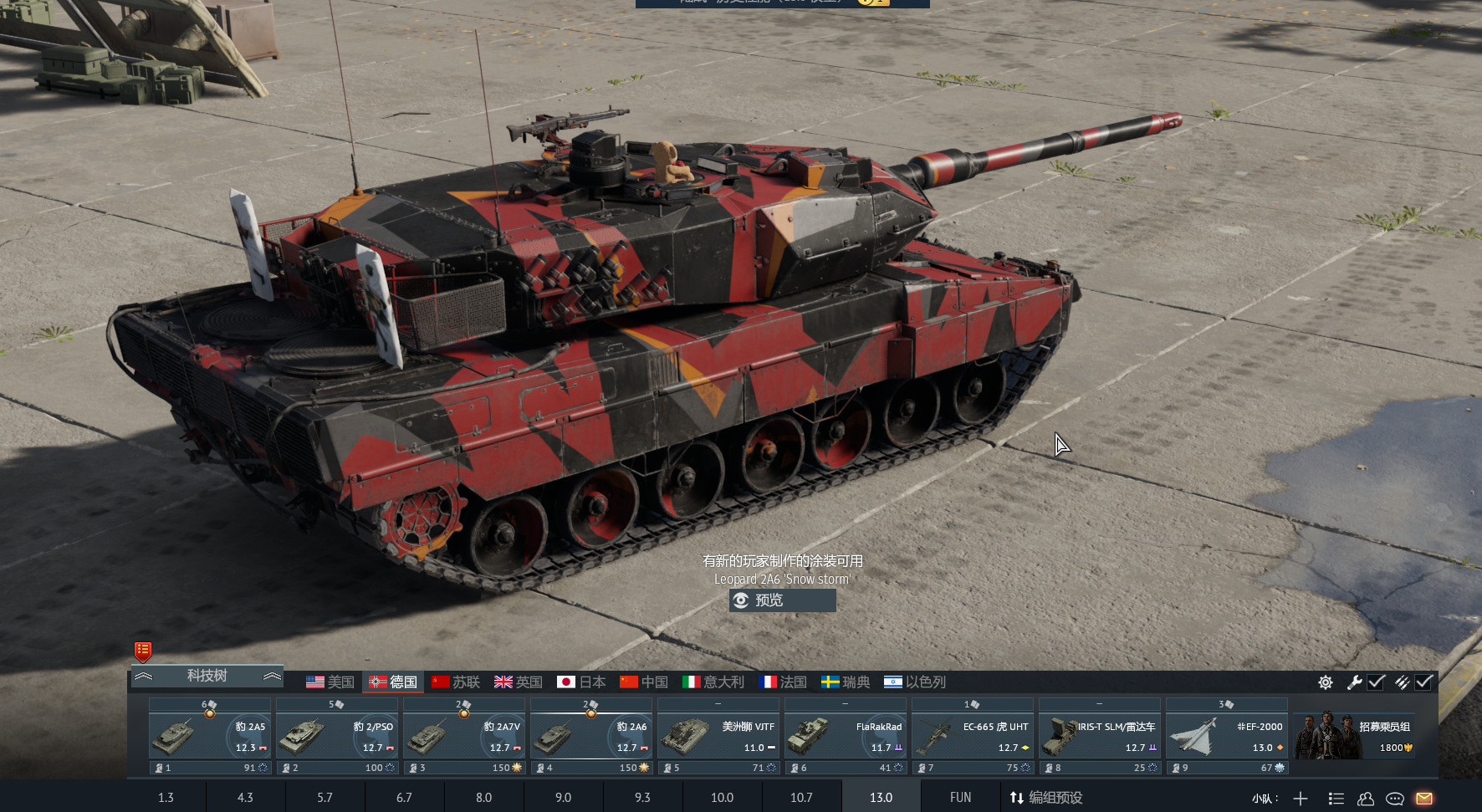The height and width of the screenshot is (812, 1482).
Task: Switch to the 瑞典 nation tab
Action: coord(846,682)
